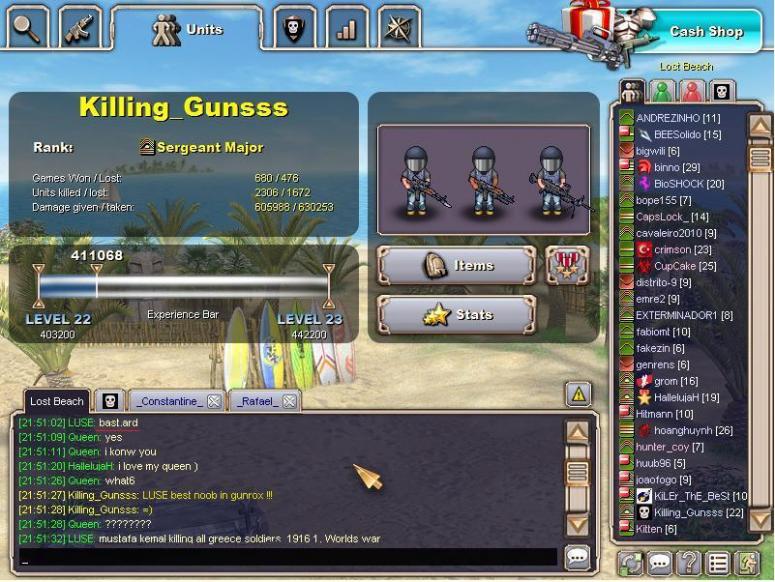Close the _Rafael_ chat tab
The image size is (775, 582).
289,401
